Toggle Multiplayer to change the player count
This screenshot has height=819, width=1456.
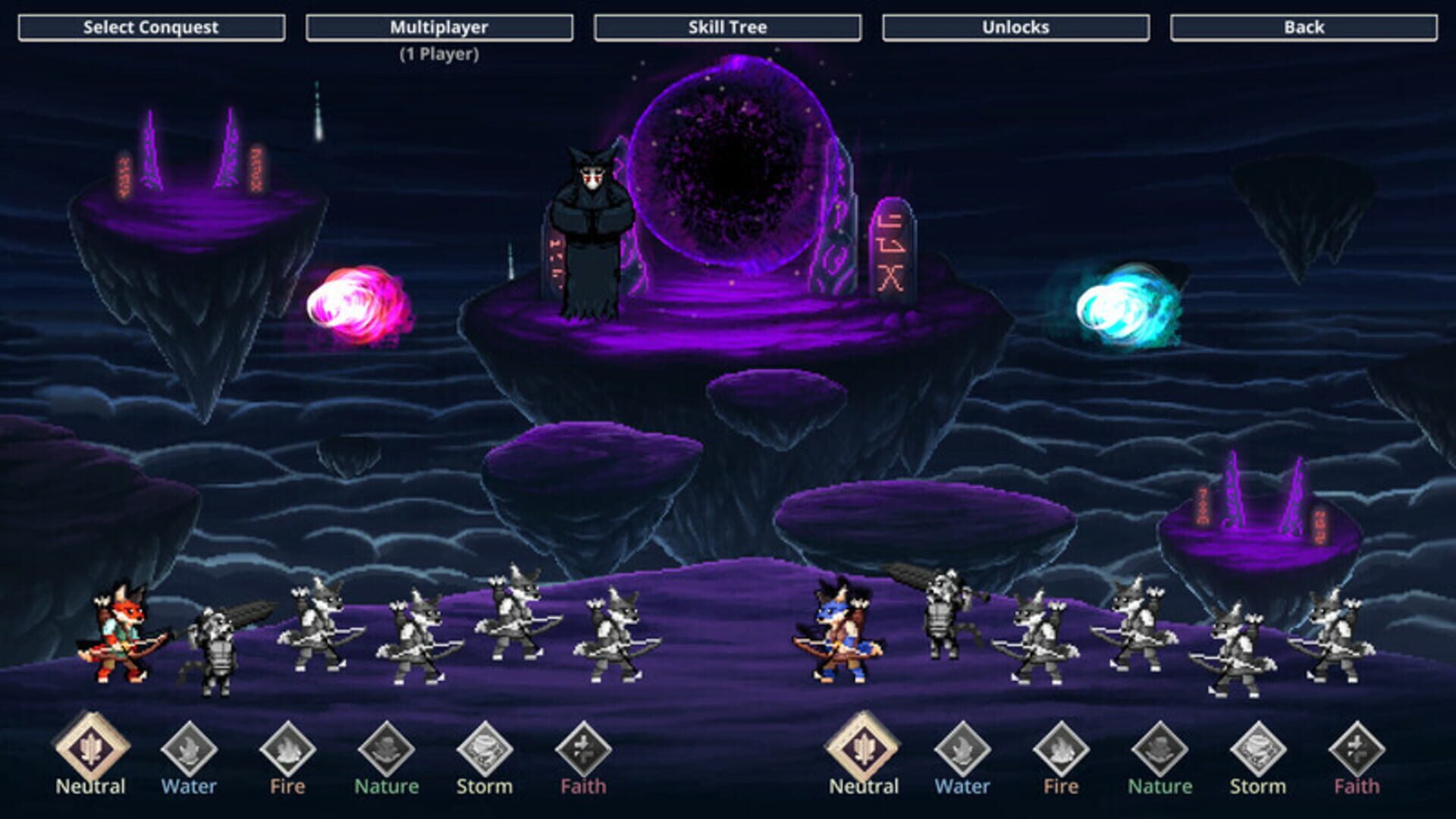pos(440,27)
